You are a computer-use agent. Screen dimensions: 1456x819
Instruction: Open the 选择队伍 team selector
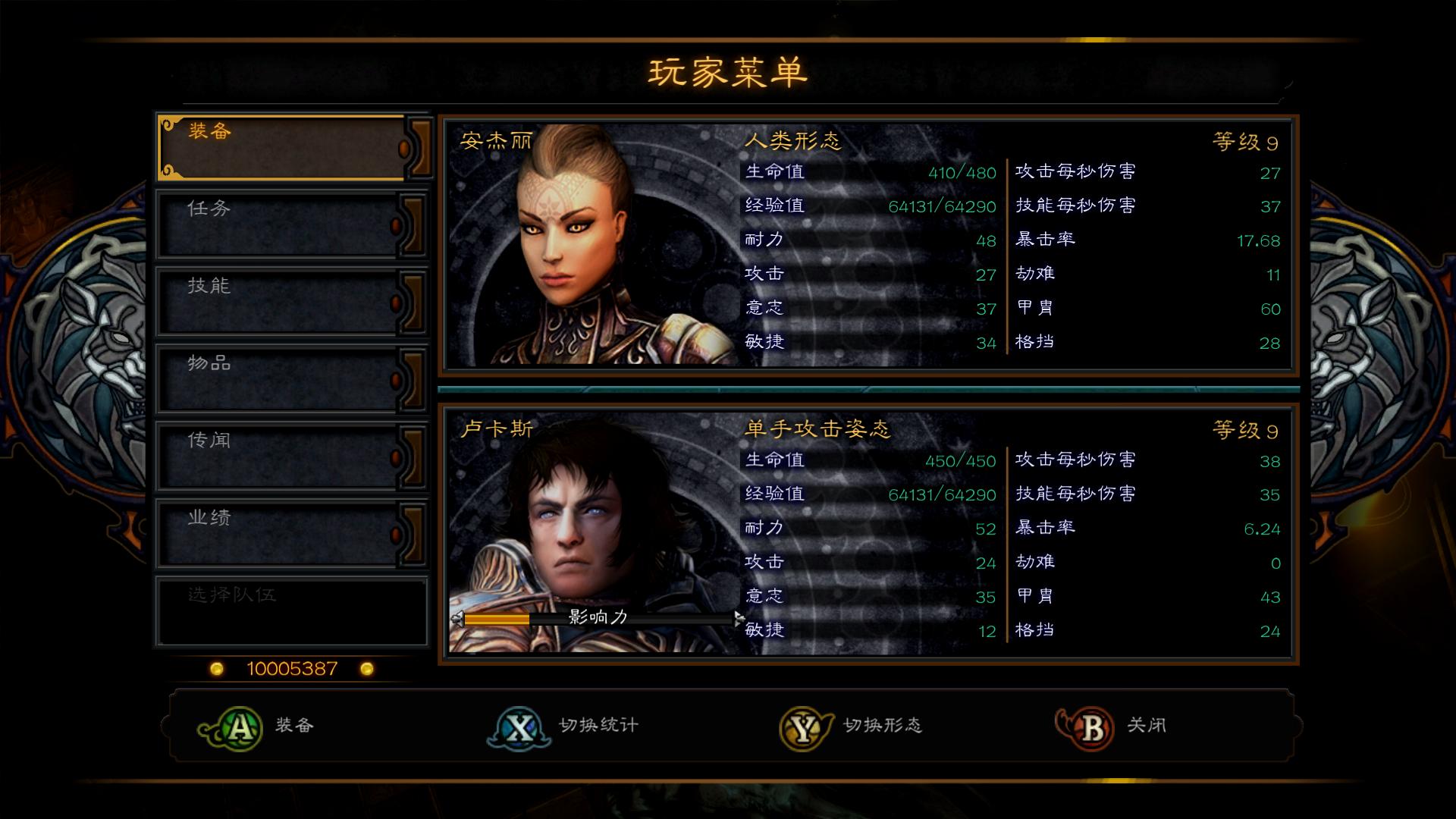292,611
